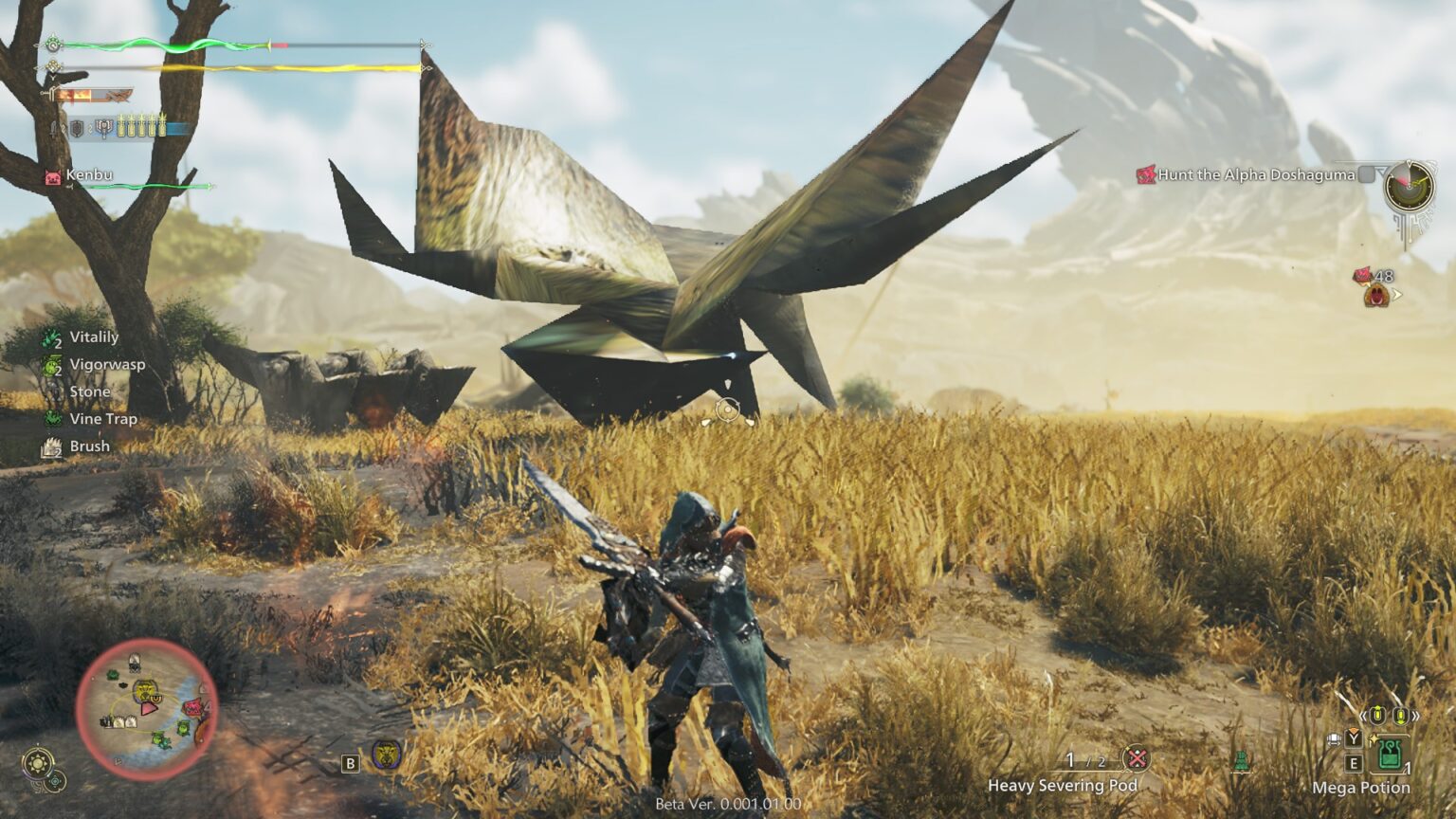The height and width of the screenshot is (819, 1456).
Task: Click the Doshaguma monster icon beside the 48 counter
Action: [x=1376, y=296]
